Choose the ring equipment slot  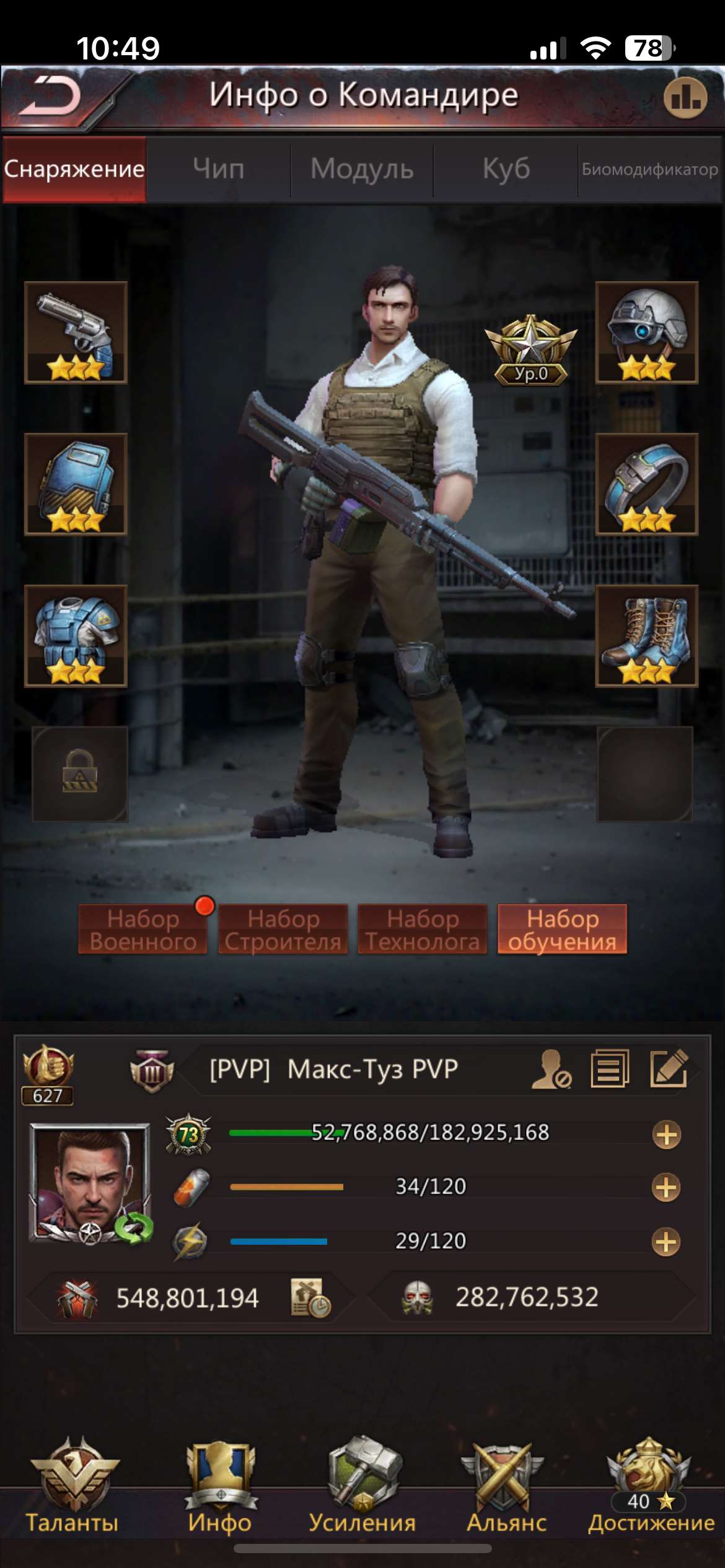point(646,484)
